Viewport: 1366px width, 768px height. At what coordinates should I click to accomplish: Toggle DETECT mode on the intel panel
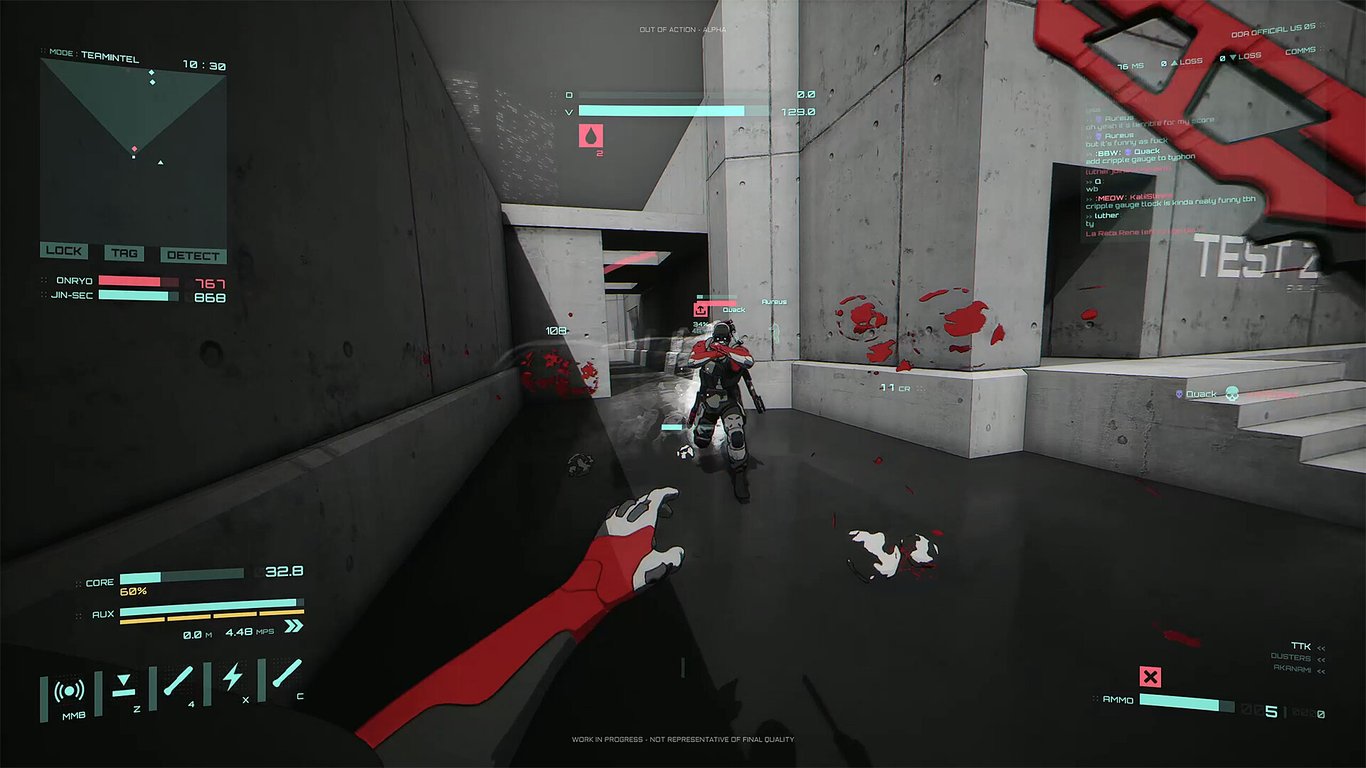(192, 255)
